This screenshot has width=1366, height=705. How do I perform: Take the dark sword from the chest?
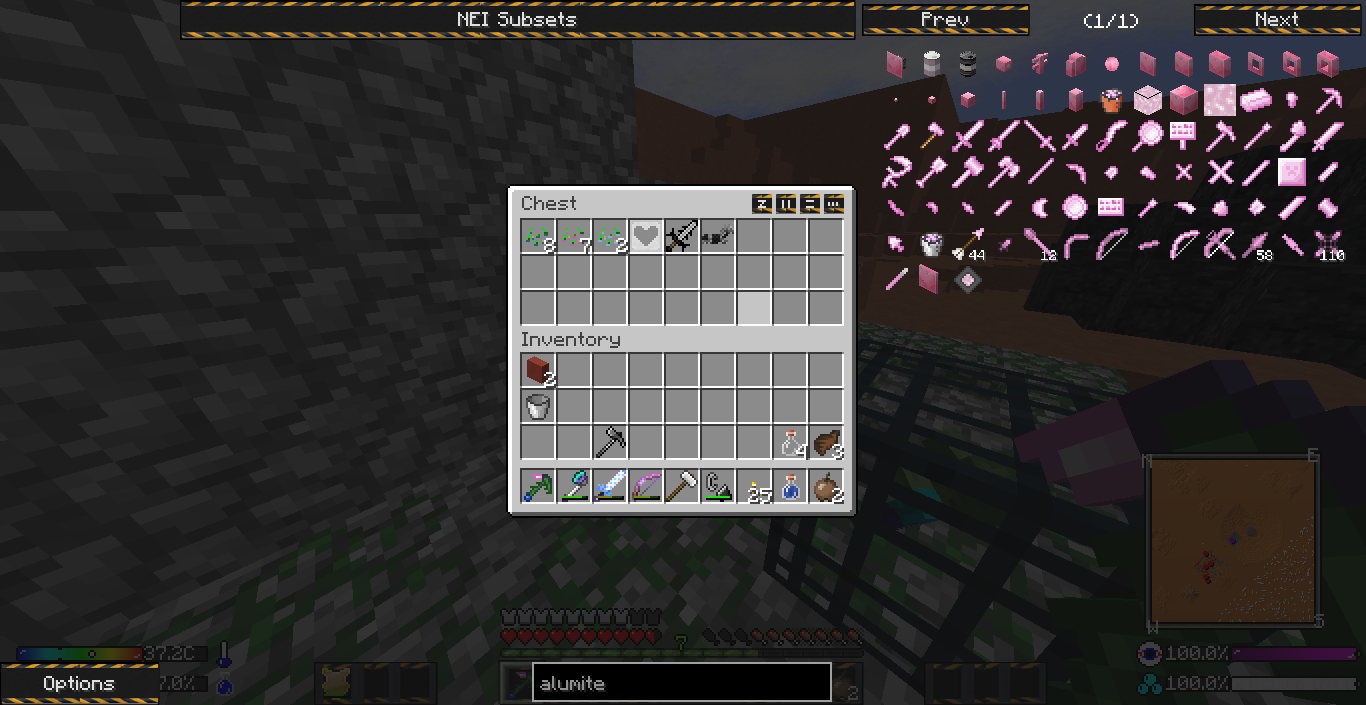point(682,237)
